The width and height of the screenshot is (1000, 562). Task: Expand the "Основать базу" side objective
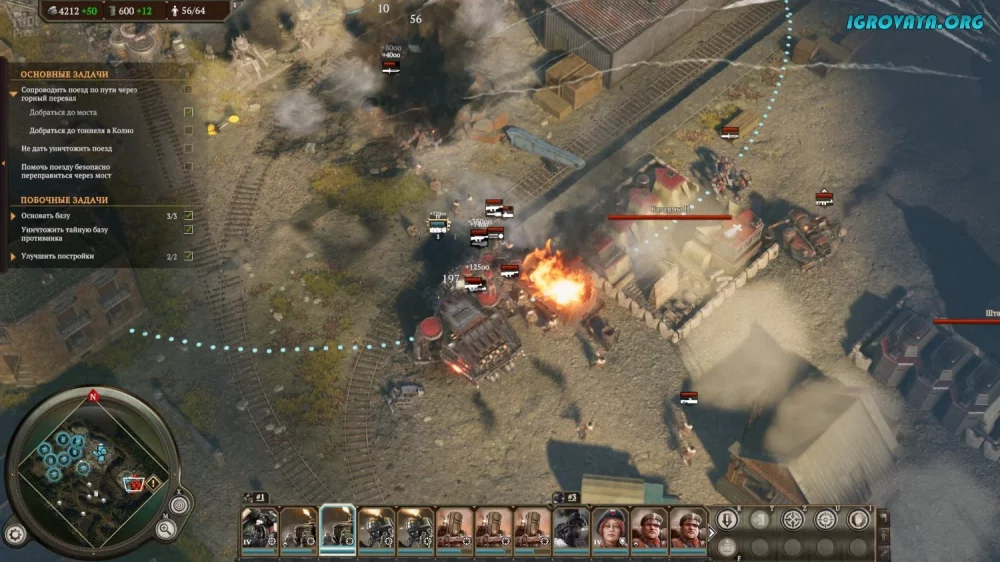pyautogui.click(x=14, y=215)
